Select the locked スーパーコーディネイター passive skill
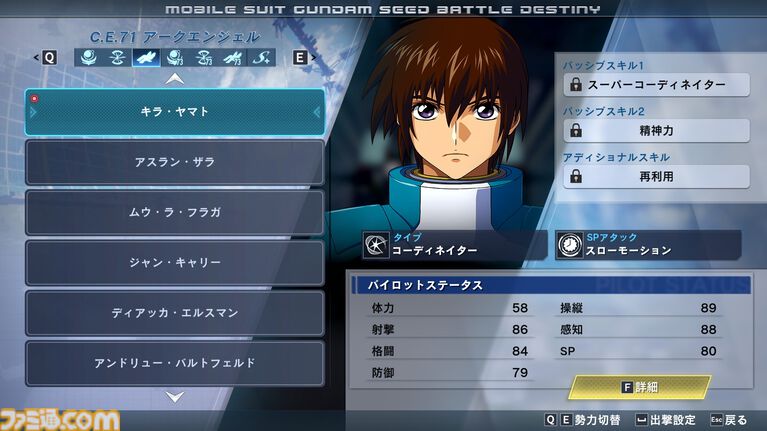767x431 pixels. click(656, 85)
